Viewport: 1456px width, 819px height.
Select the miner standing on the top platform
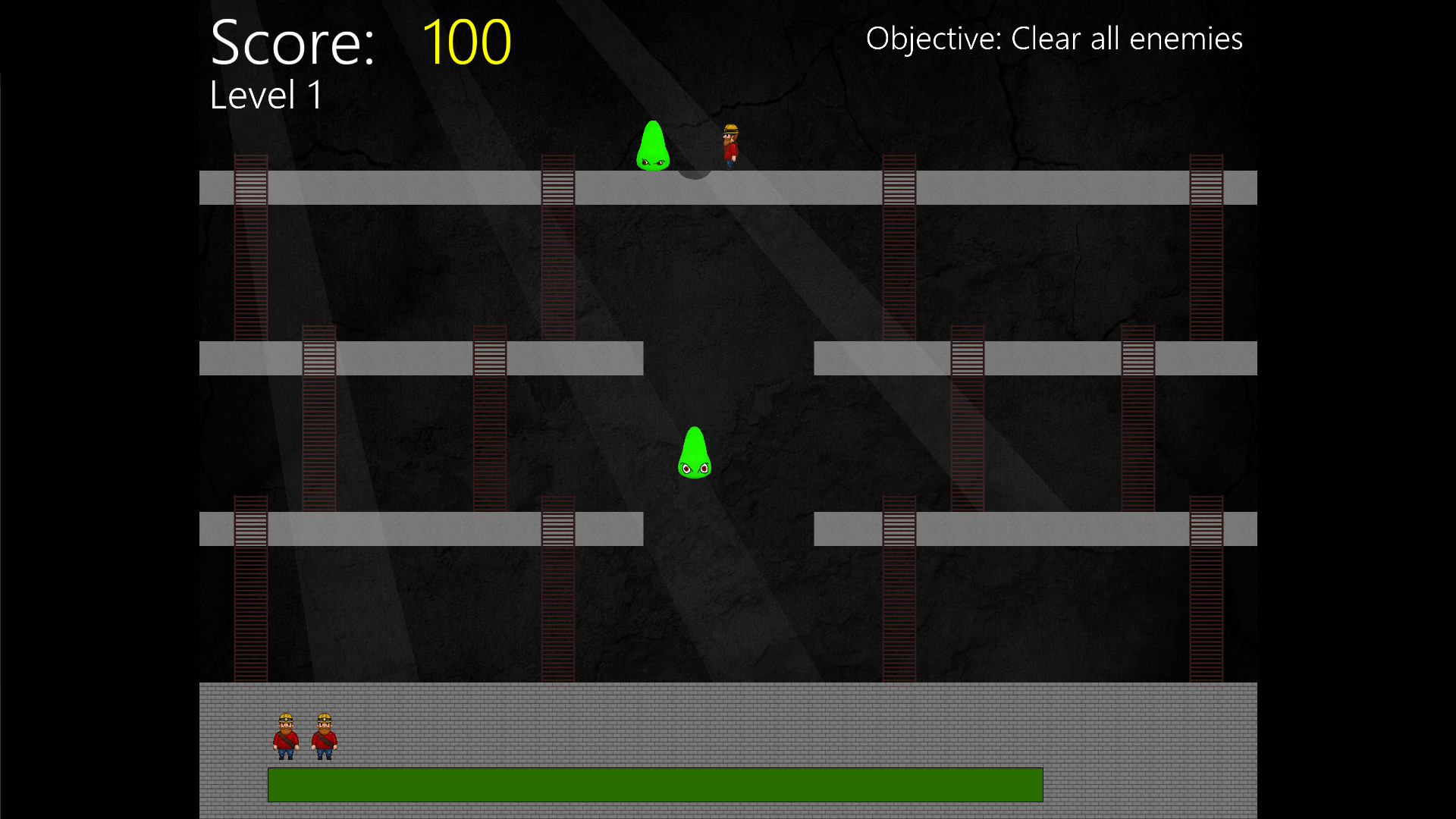(730, 146)
